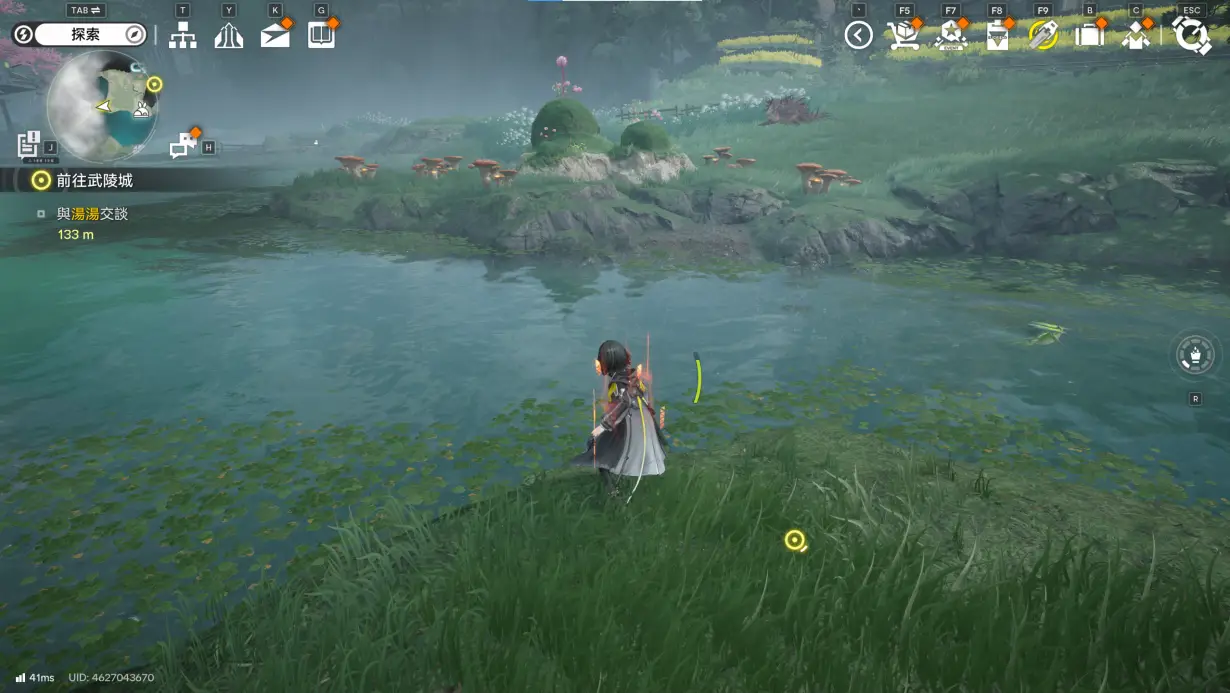Open the open-book journal icon

321,35
